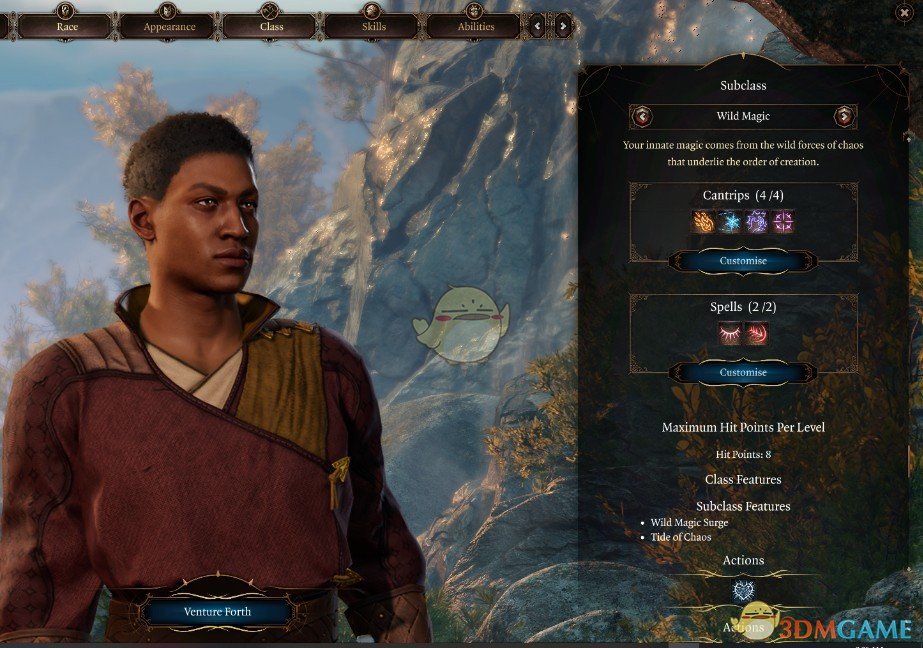Click the right arrow beside the Abilities tab
The height and width of the screenshot is (648, 923).
pyautogui.click(x=563, y=25)
